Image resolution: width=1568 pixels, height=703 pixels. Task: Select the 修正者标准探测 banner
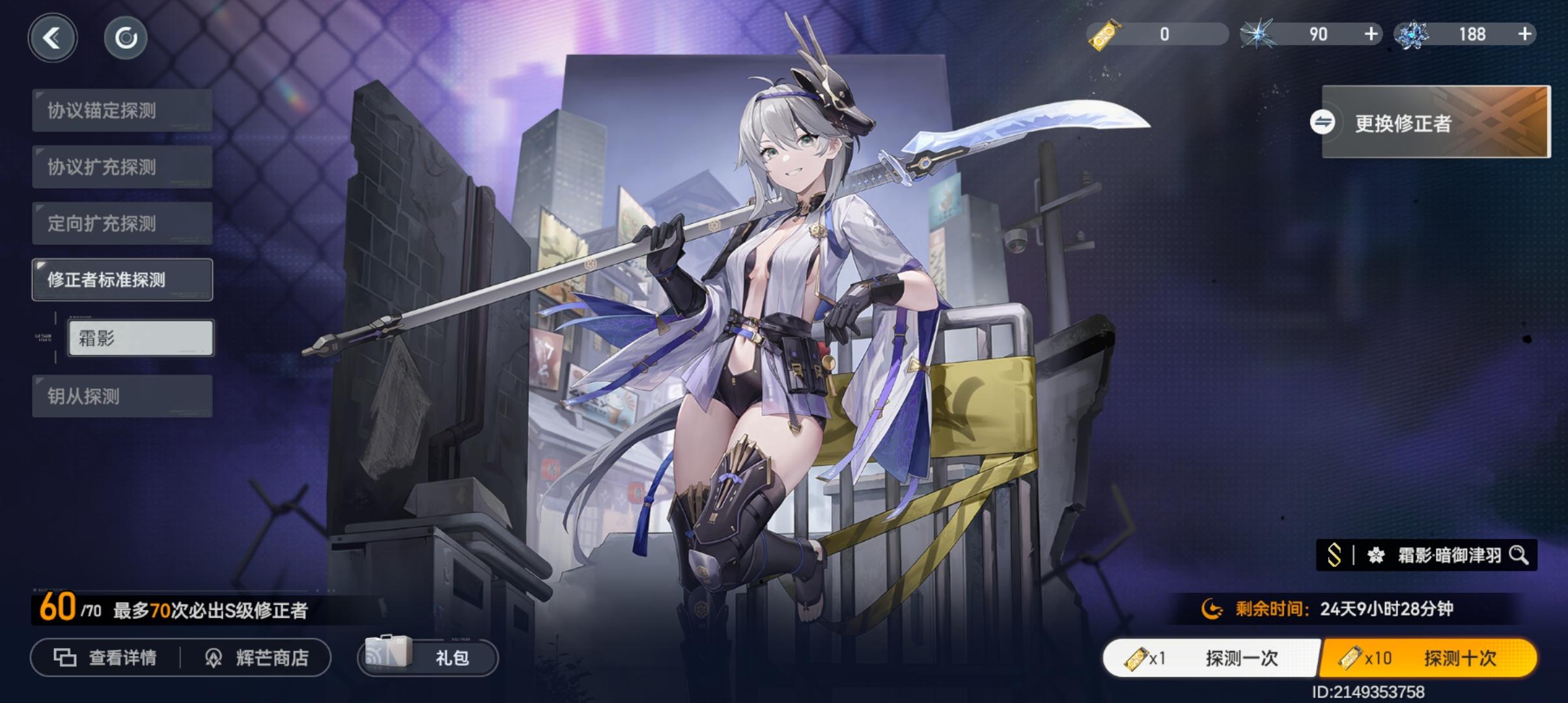pyautogui.click(x=122, y=279)
